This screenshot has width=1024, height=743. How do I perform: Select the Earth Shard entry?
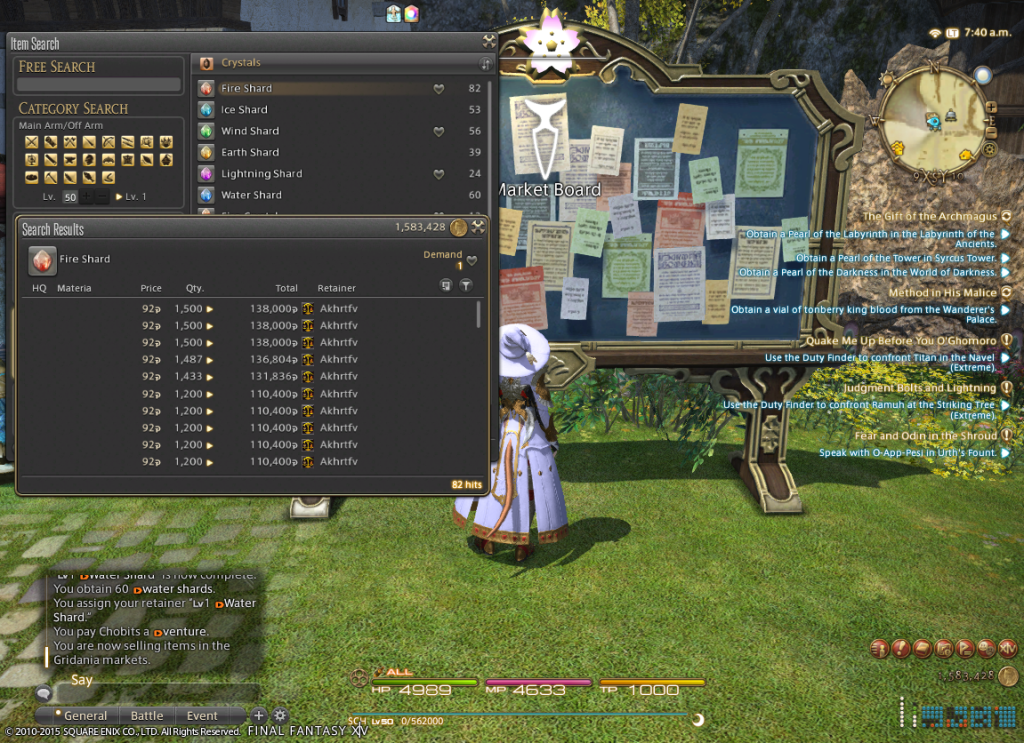click(250, 152)
